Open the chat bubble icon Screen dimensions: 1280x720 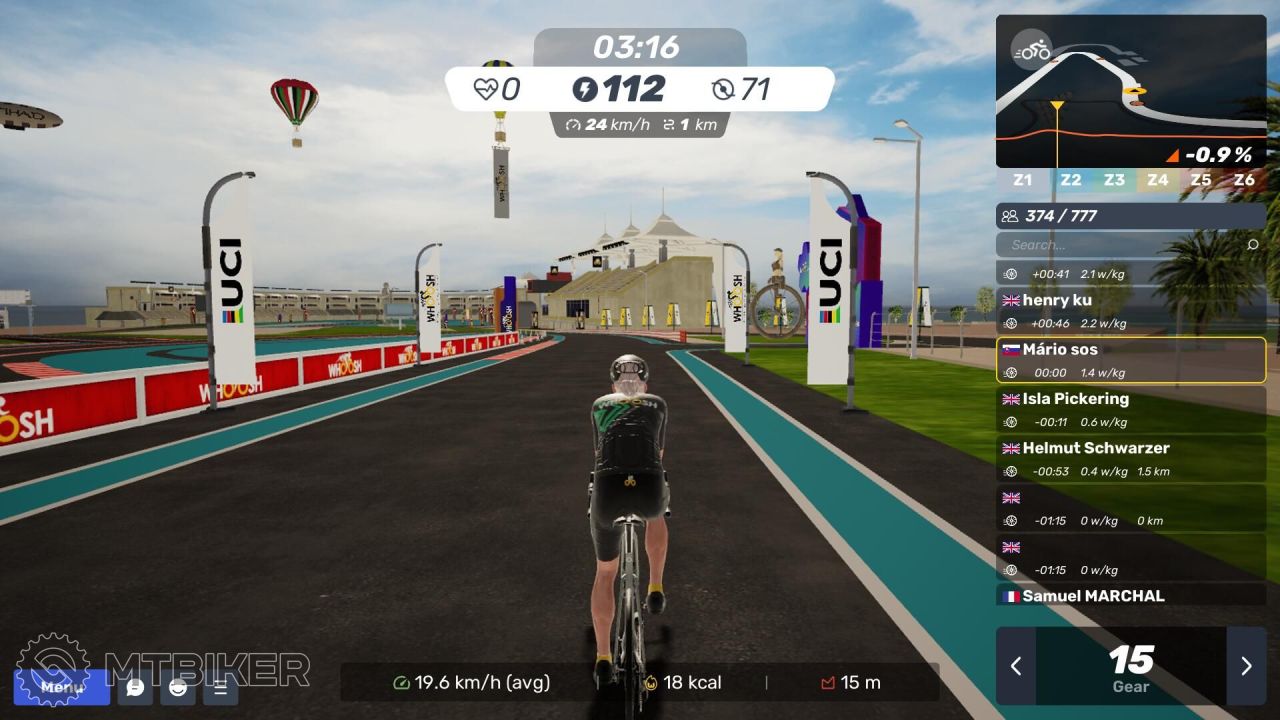point(135,687)
